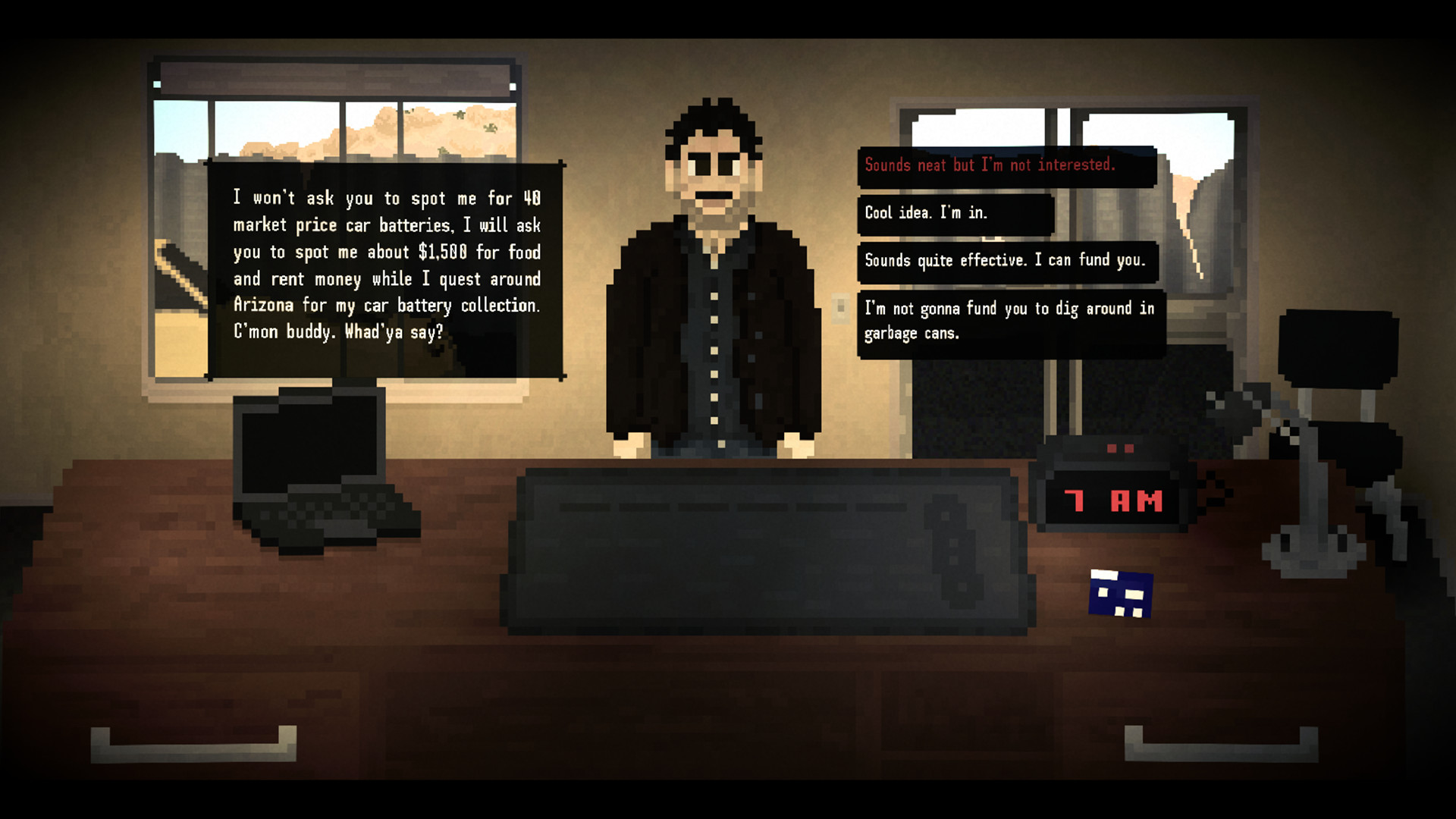The image size is (1456, 819).
Task: Click the light switch on the wall
Action: (x=842, y=307)
